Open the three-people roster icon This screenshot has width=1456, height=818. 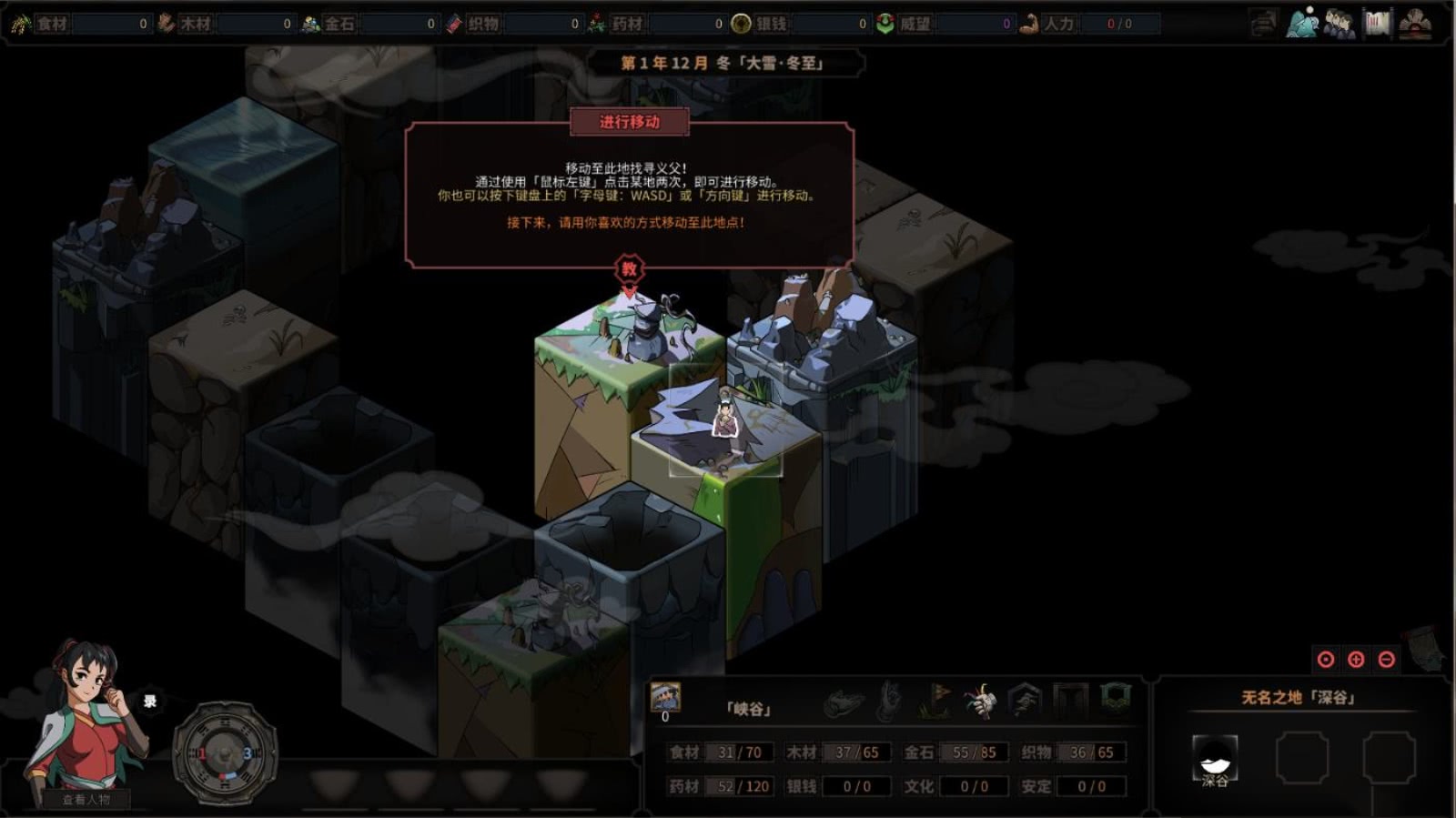click(x=1339, y=24)
